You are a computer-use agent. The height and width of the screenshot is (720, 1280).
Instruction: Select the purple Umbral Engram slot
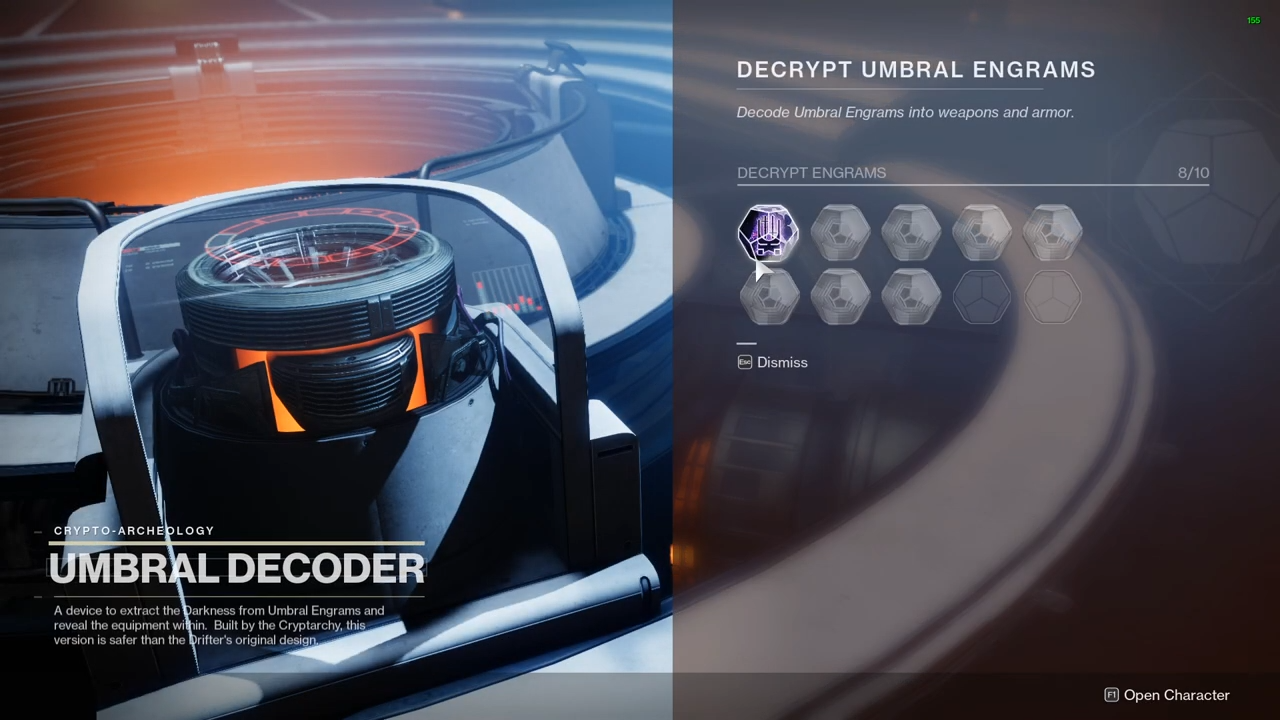768,233
